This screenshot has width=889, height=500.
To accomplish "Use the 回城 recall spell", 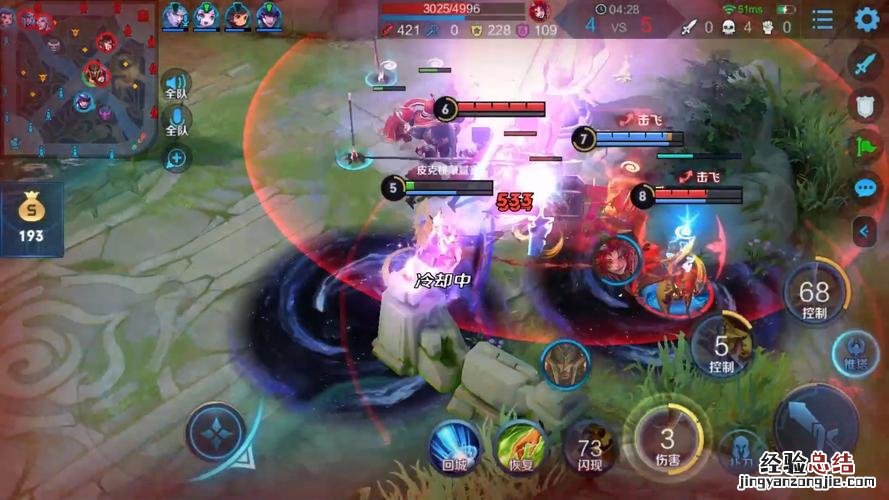I will tap(455, 443).
